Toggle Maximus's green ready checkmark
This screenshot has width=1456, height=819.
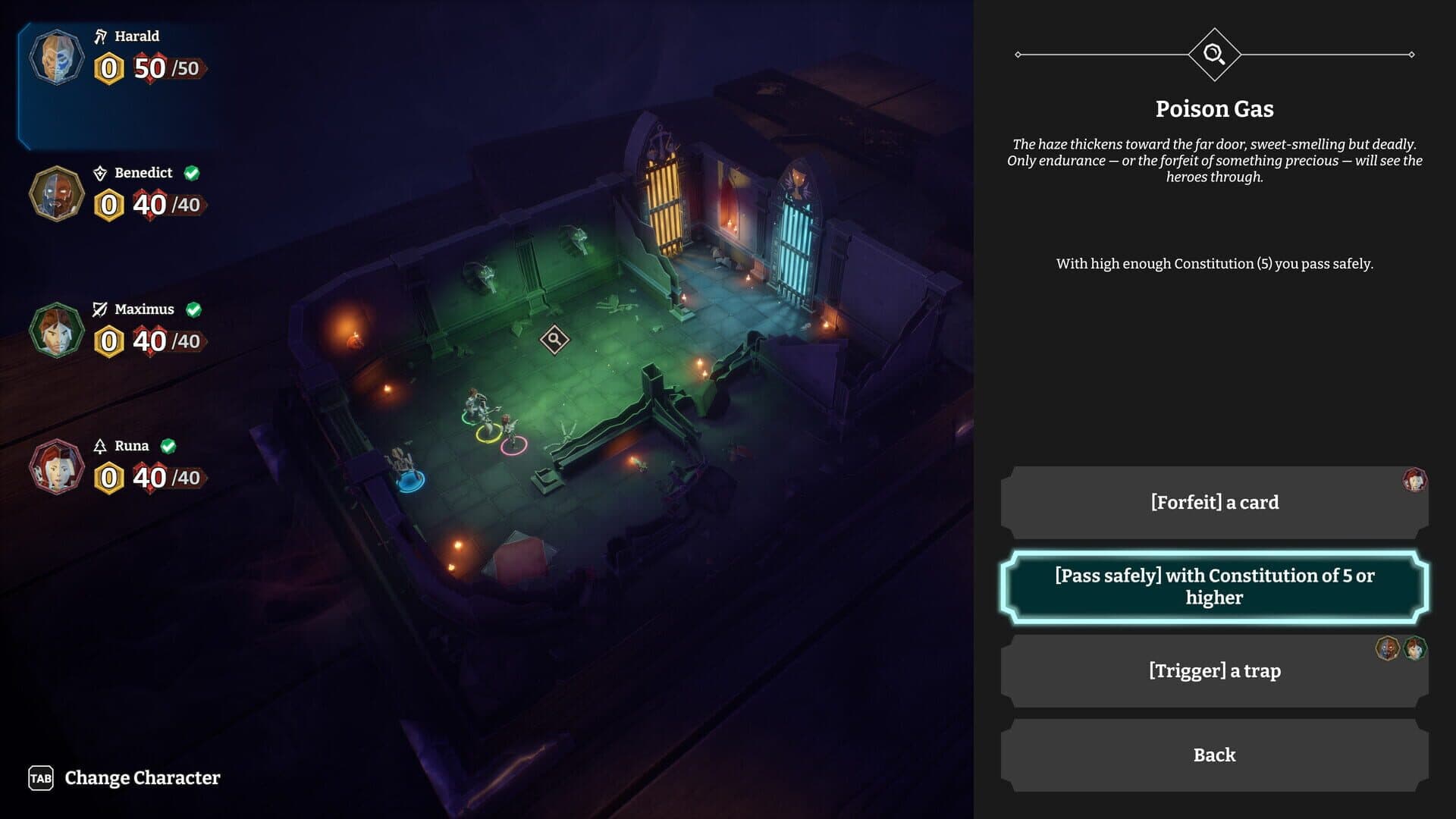pyautogui.click(x=196, y=309)
